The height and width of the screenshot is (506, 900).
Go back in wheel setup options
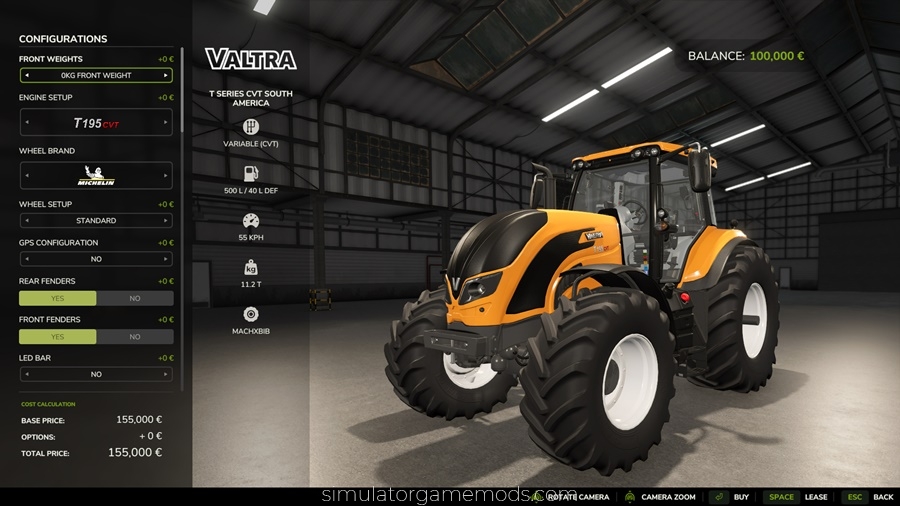pyautogui.click(x=26, y=220)
